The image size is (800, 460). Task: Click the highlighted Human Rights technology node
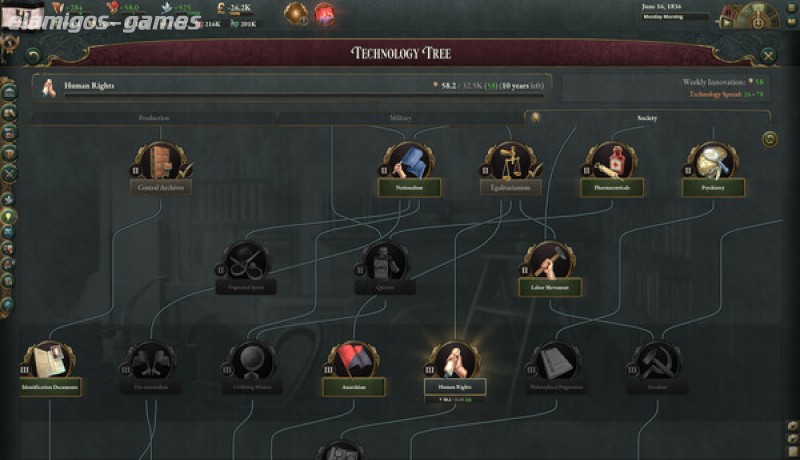[454, 364]
